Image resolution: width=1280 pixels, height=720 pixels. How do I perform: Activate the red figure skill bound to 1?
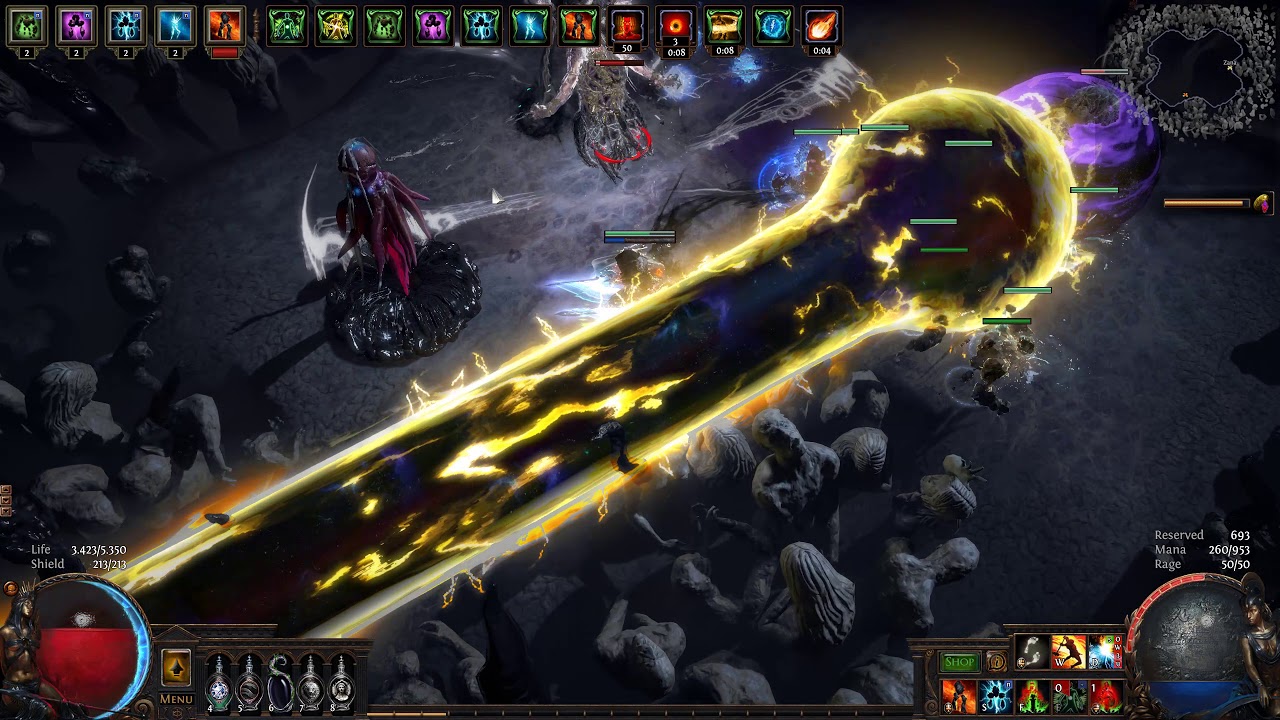[1105, 696]
